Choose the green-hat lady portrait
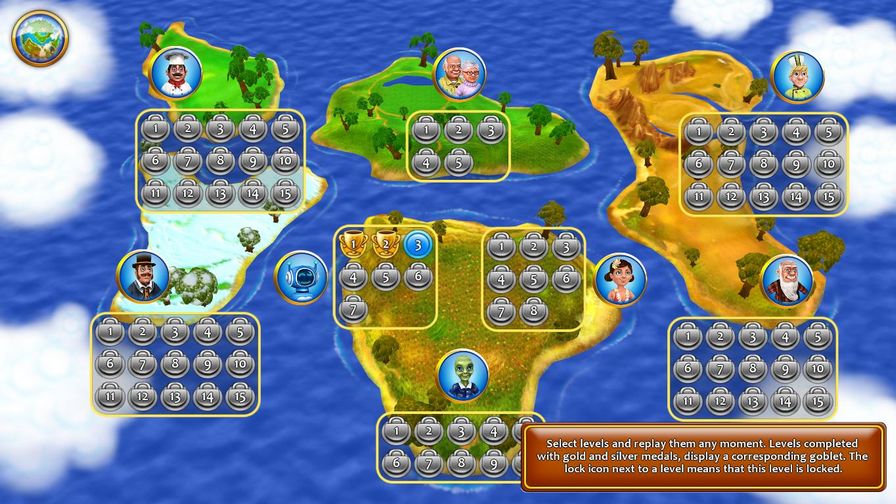 point(797,76)
